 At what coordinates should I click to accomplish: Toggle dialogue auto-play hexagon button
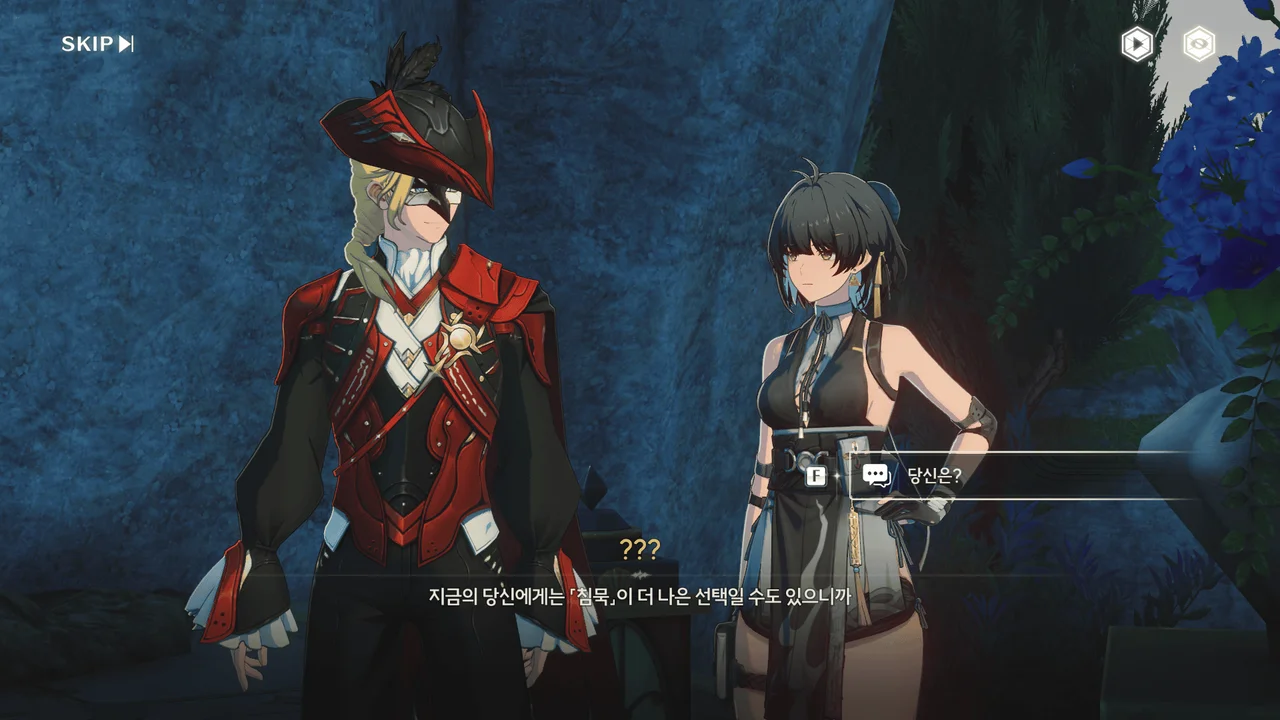1136,44
